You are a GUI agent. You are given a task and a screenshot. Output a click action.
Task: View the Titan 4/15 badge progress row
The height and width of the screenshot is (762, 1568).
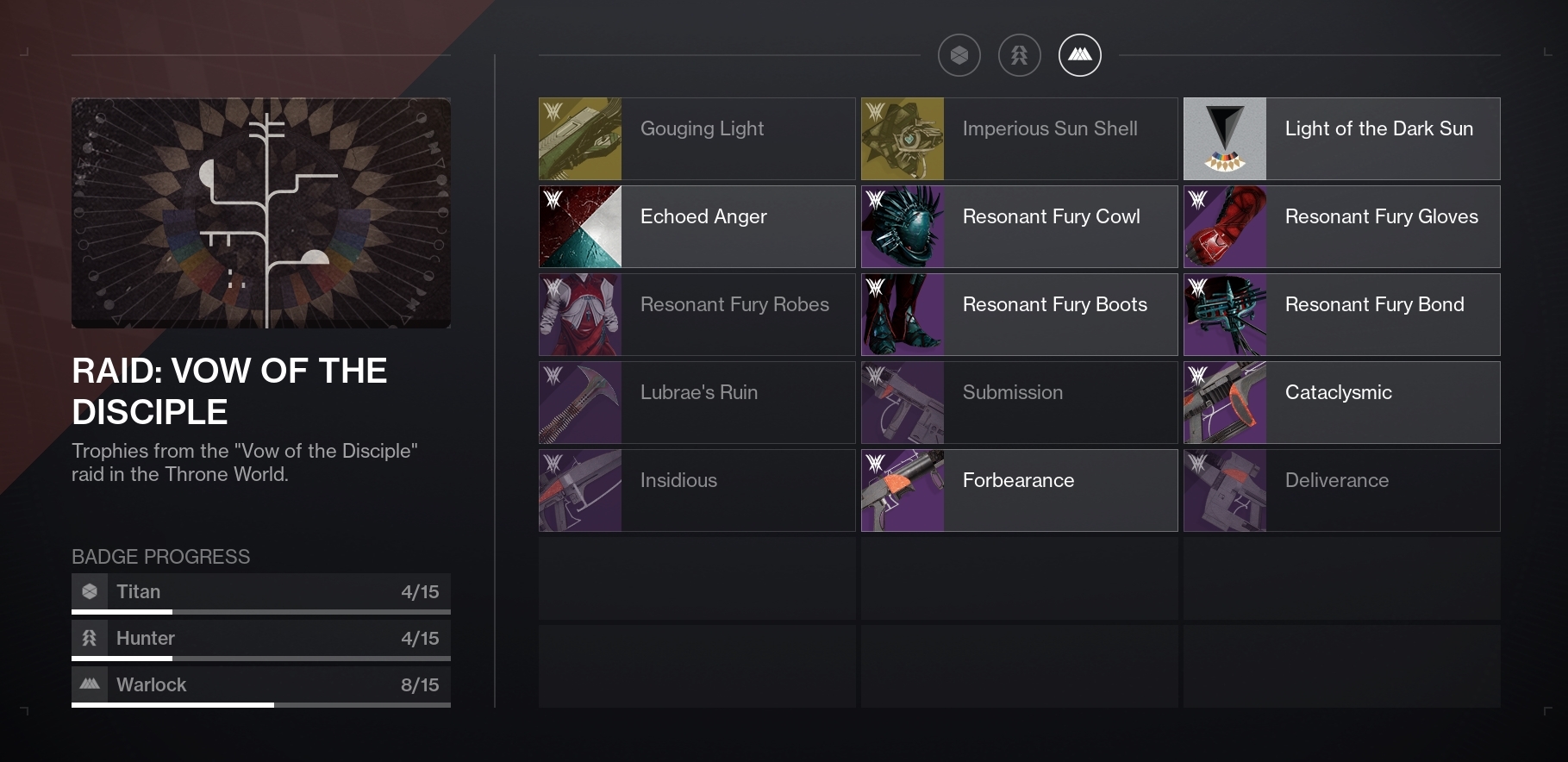pyautogui.click(x=260, y=591)
